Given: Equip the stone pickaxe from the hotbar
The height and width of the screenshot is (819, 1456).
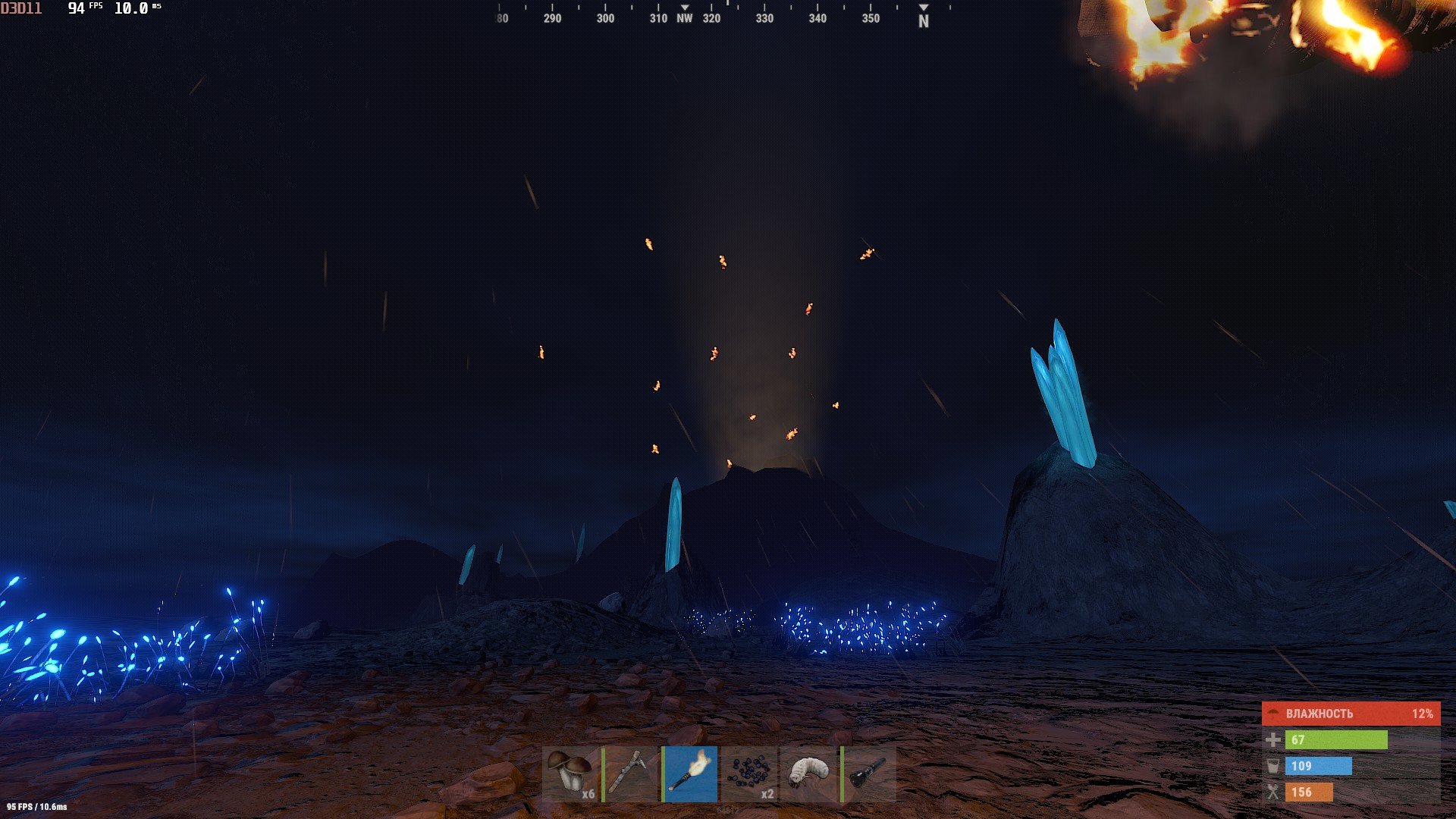Looking at the screenshot, I should [x=629, y=773].
